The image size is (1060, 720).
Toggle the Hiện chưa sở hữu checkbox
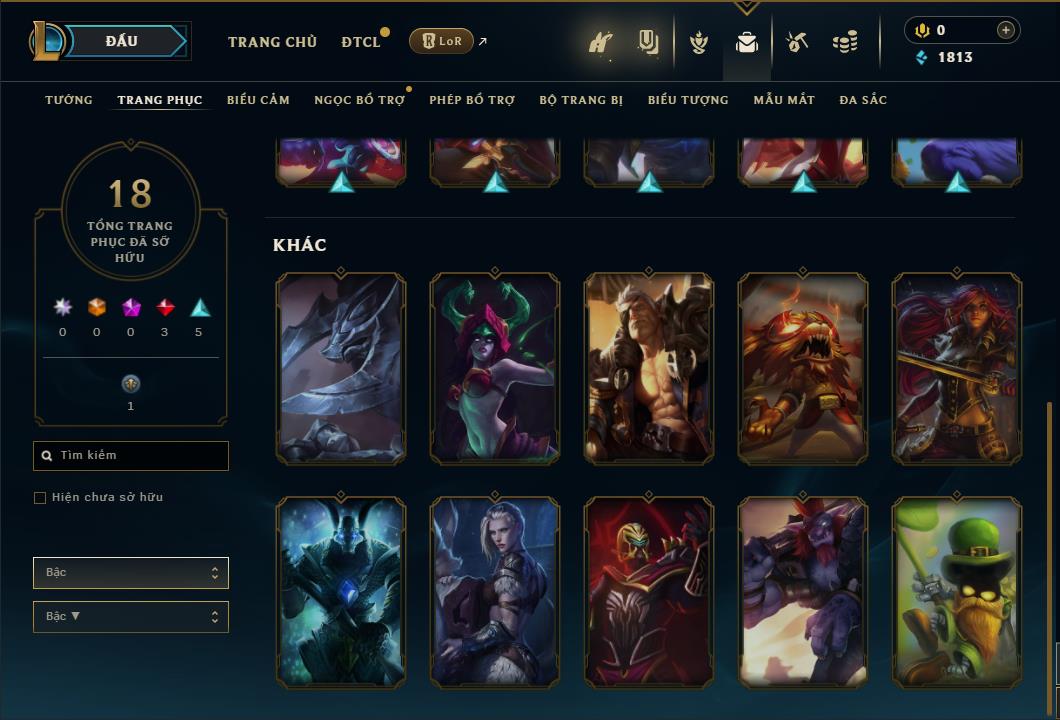tap(40, 498)
